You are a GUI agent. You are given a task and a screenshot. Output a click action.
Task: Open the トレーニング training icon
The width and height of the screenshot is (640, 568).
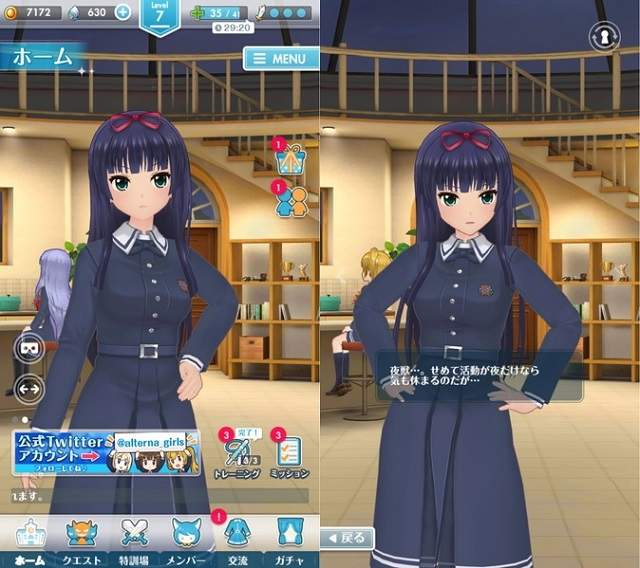point(238,455)
